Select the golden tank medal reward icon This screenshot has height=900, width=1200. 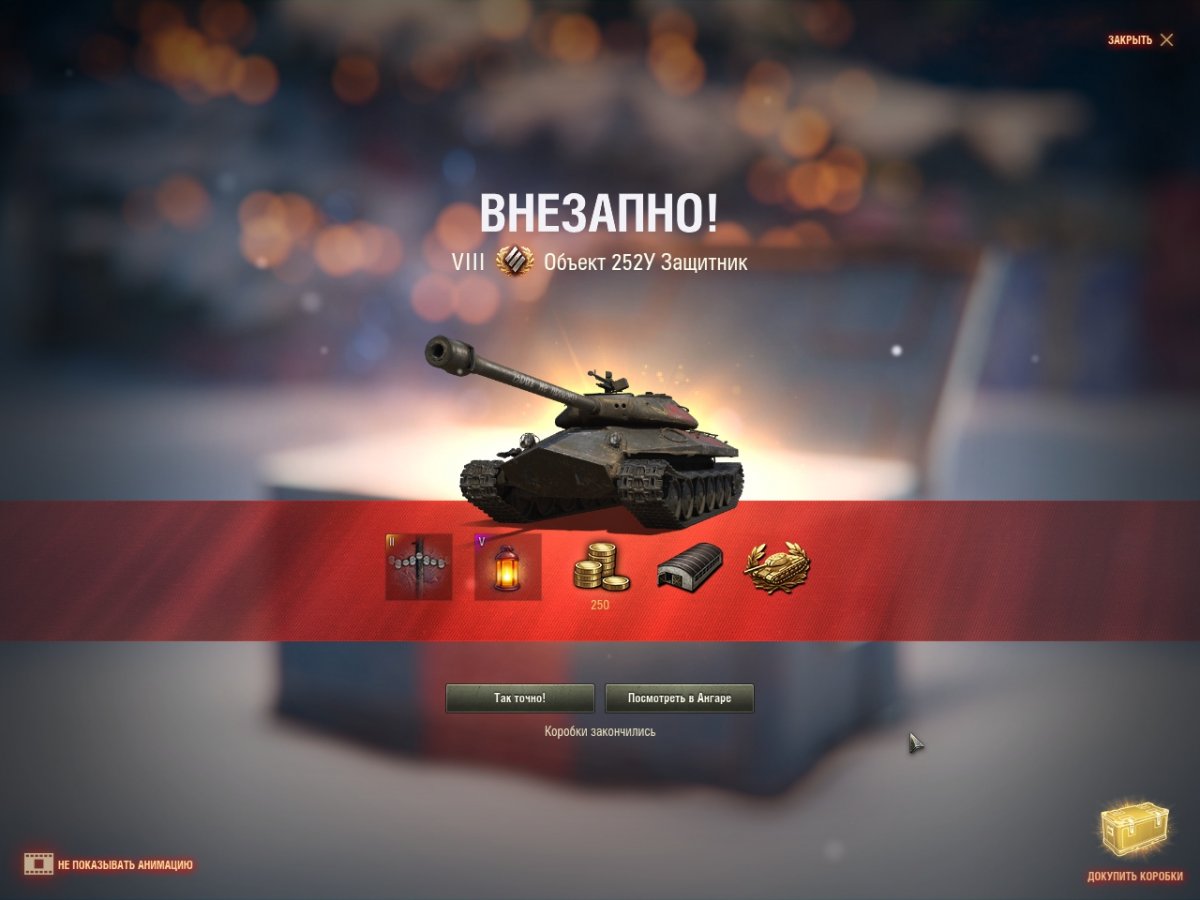click(x=777, y=567)
